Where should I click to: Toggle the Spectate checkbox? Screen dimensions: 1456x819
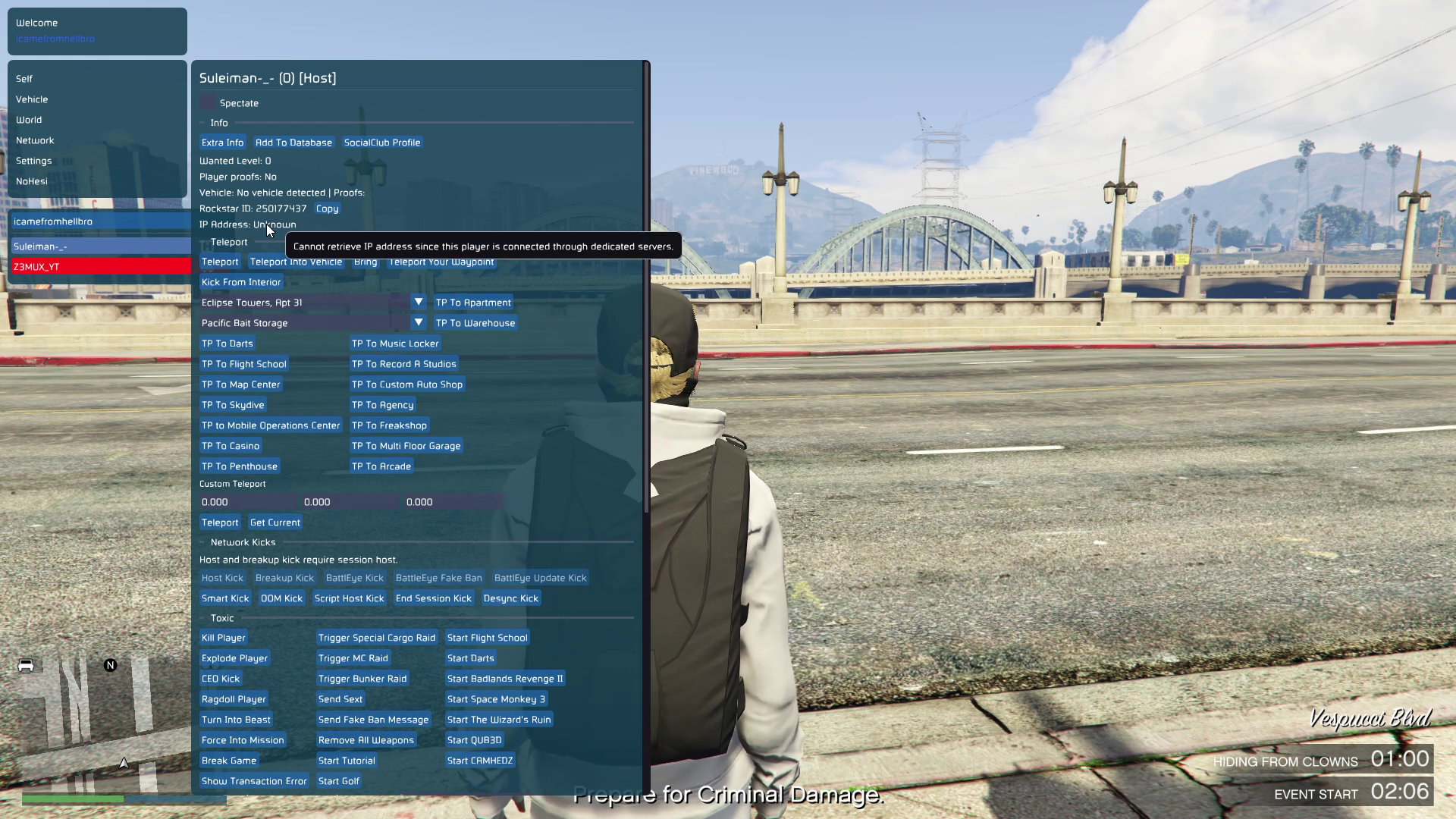tap(208, 102)
